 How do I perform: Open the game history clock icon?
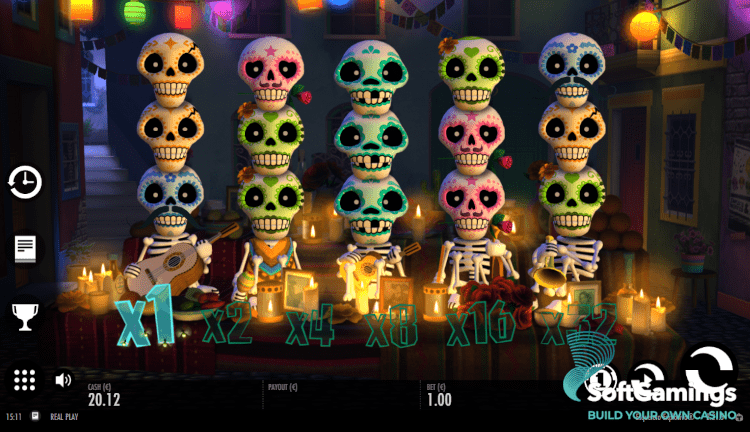pyautogui.click(x=25, y=182)
